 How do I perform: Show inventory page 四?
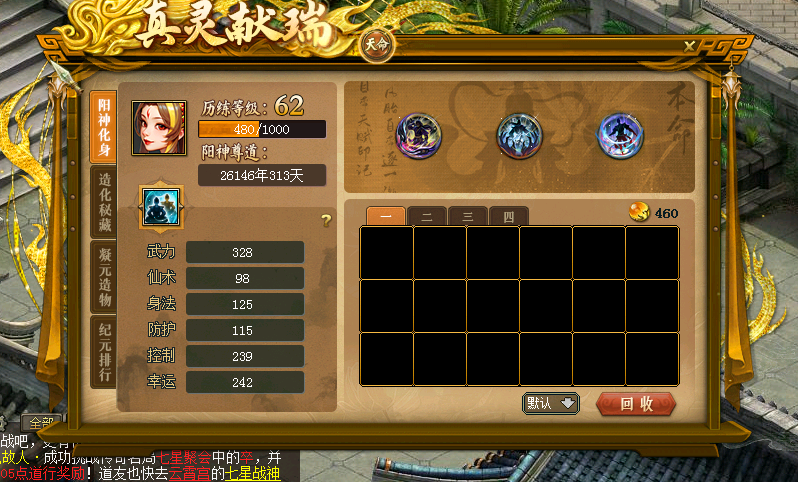click(507, 216)
